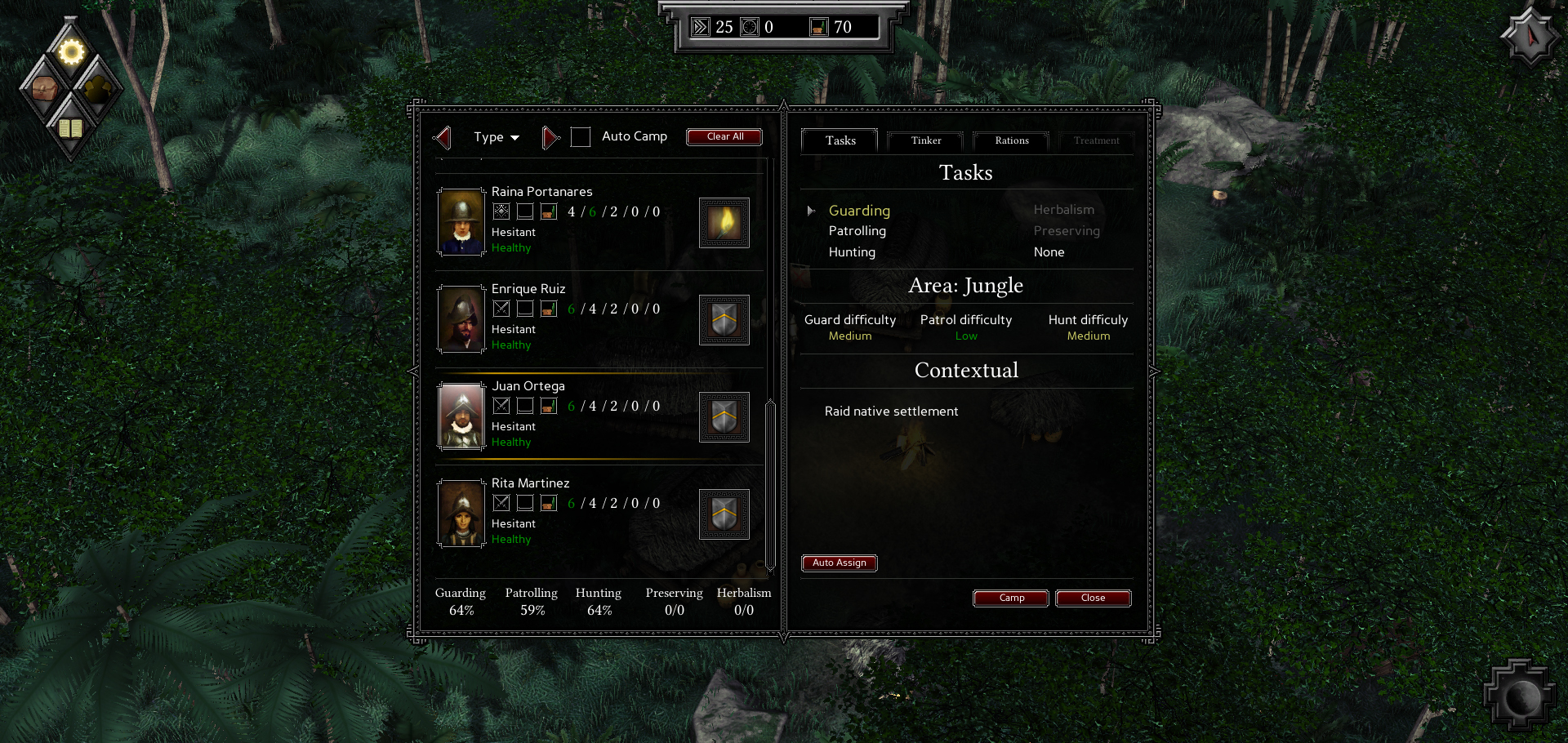The height and width of the screenshot is (743, 1568).
Task: Click the Clear All button
Action: (x=724, y=136)
